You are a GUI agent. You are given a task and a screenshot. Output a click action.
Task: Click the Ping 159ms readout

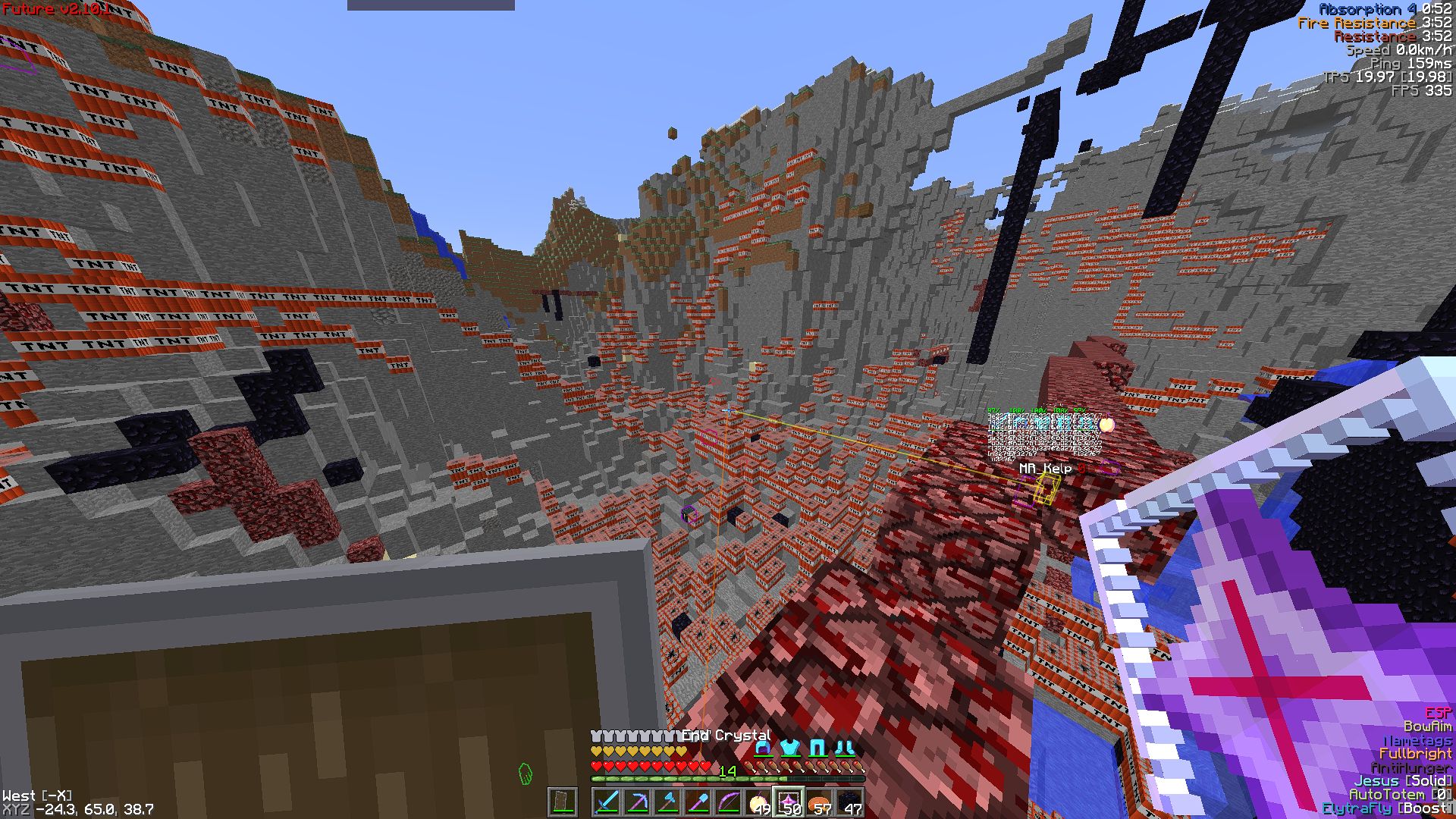(1412, 65)
